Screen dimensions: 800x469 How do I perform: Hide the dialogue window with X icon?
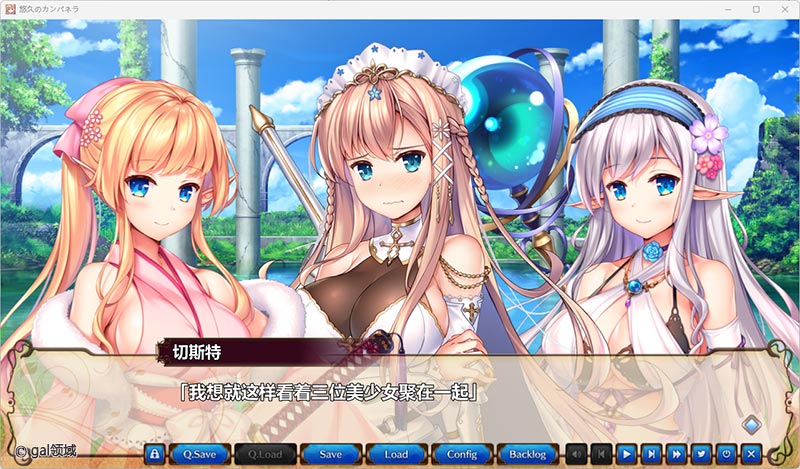(752, 453)
